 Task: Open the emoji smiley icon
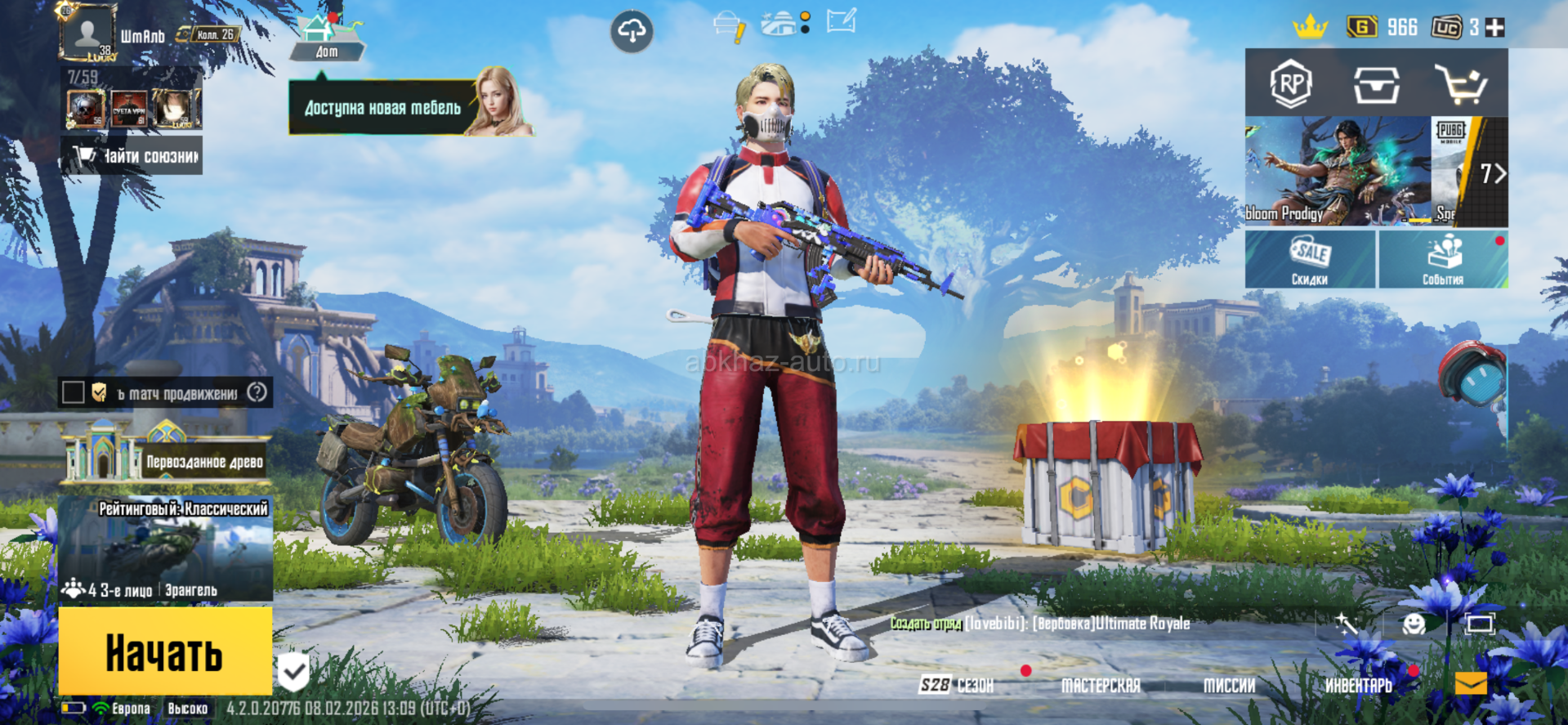(1414, 624)
